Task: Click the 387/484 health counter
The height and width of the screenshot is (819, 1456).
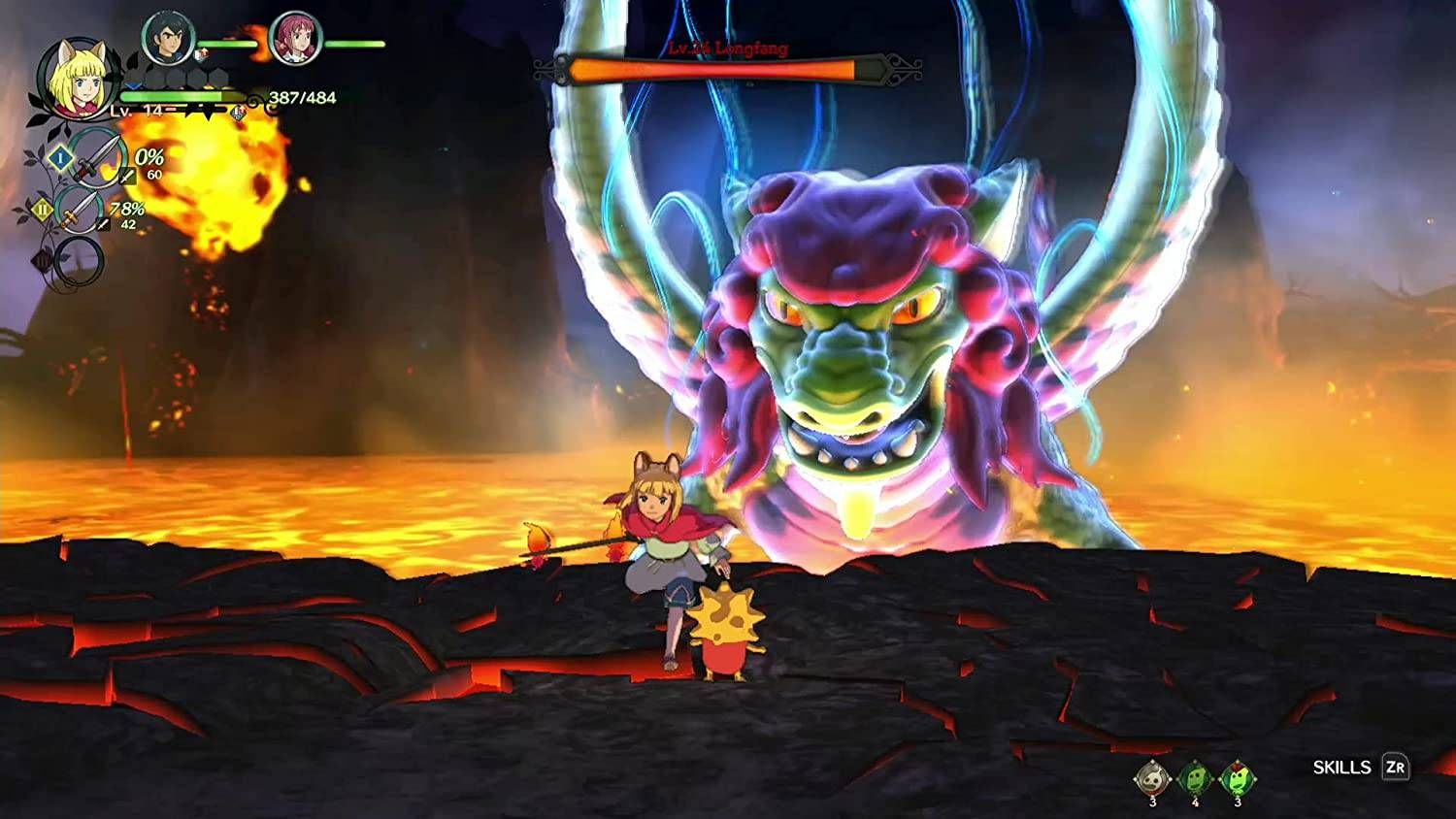Action: coord(304,97)
